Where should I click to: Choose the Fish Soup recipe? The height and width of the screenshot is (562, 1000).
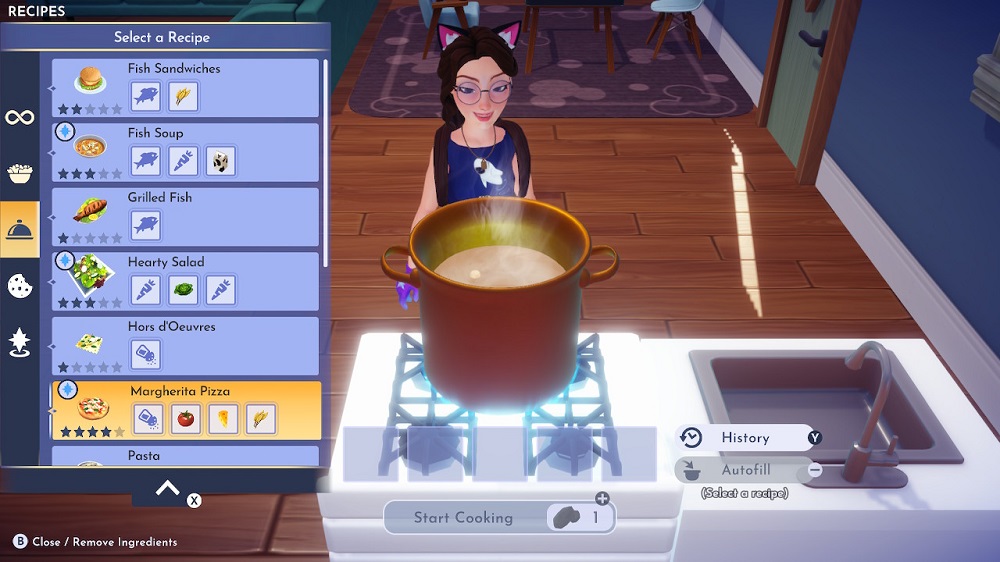pyautogui.click(x=185, y=151)
